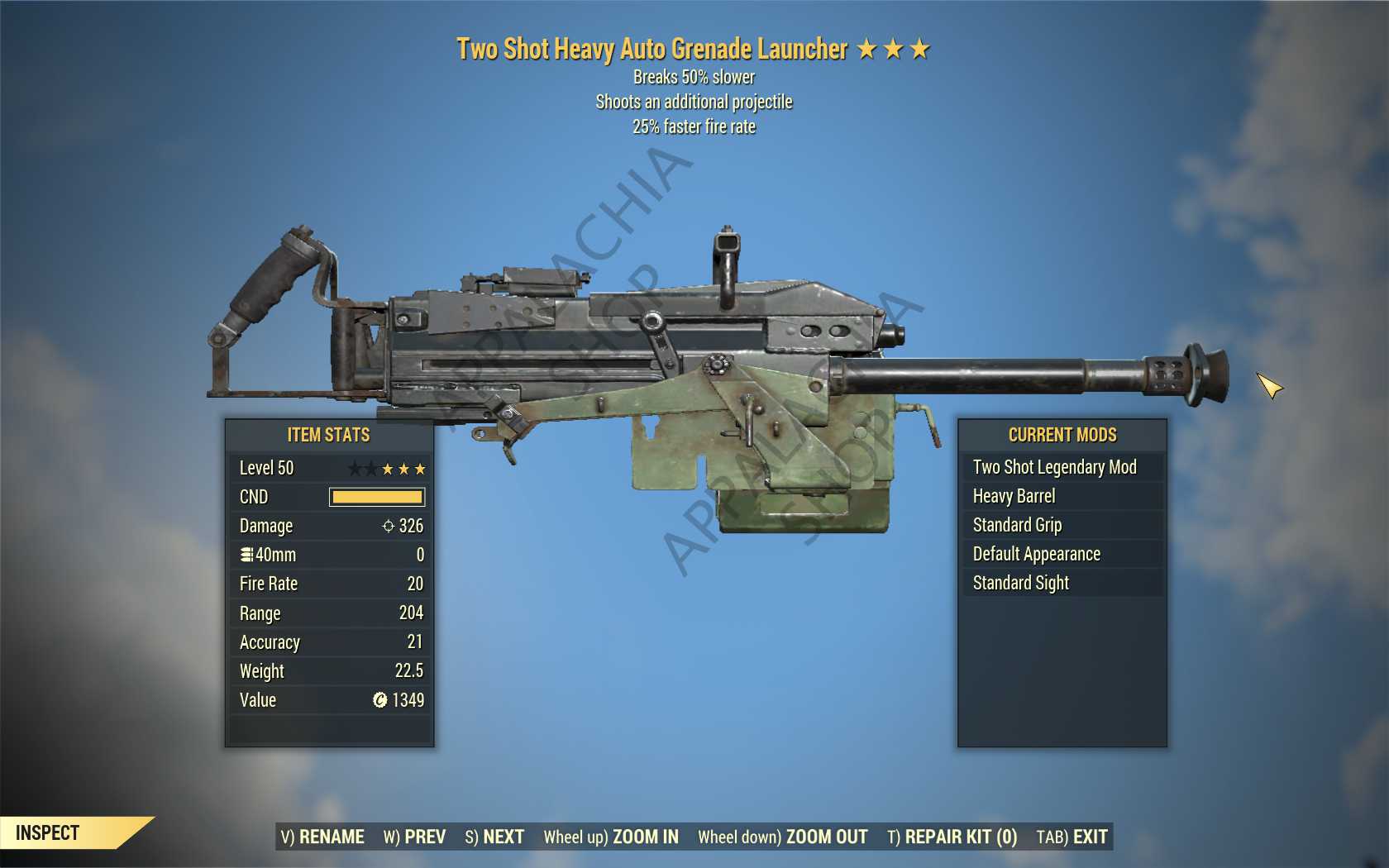Select the Heavy Barrel mod row

point(1014,496)
